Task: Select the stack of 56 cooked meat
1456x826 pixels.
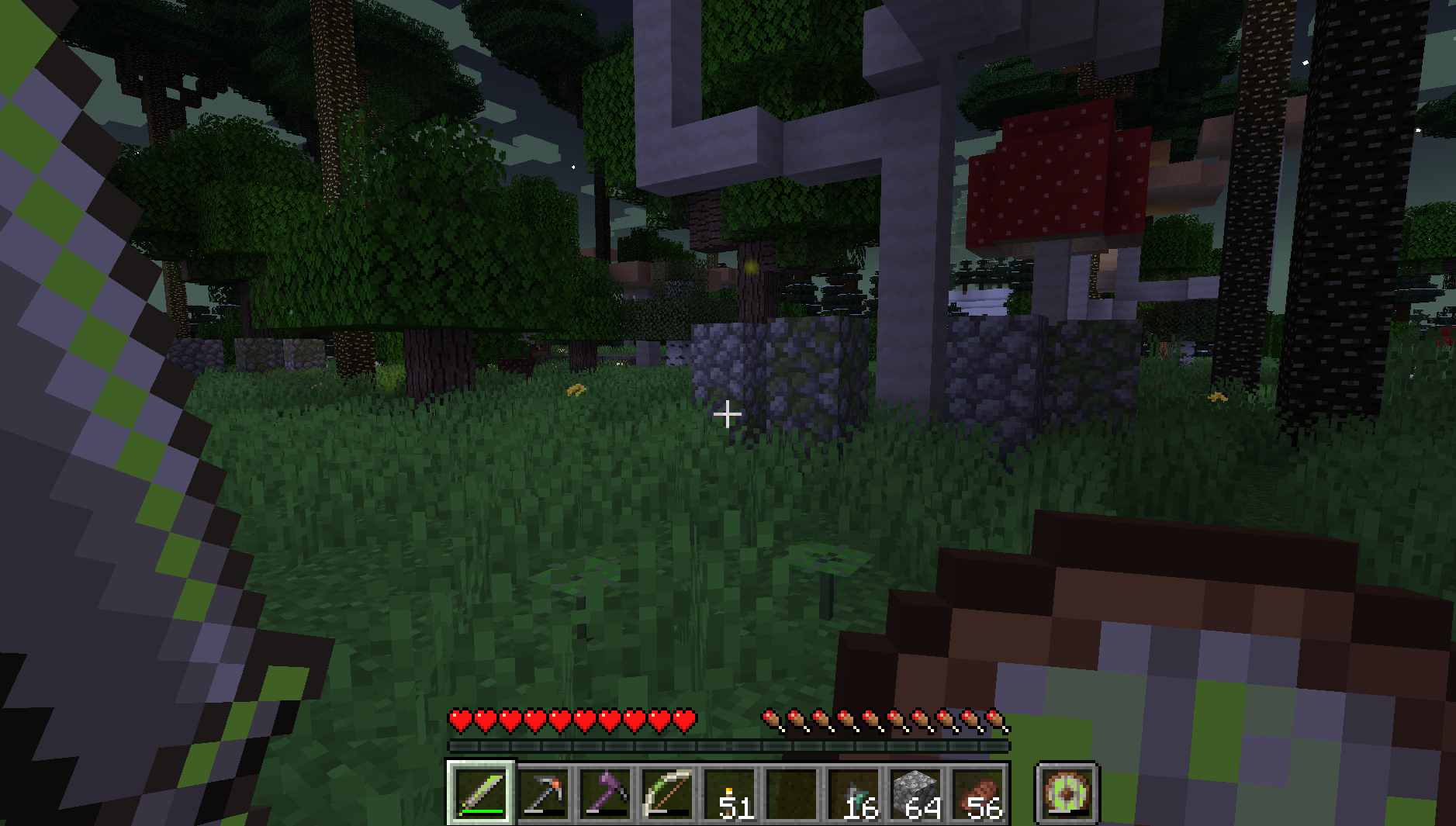Action: [977, 793]
